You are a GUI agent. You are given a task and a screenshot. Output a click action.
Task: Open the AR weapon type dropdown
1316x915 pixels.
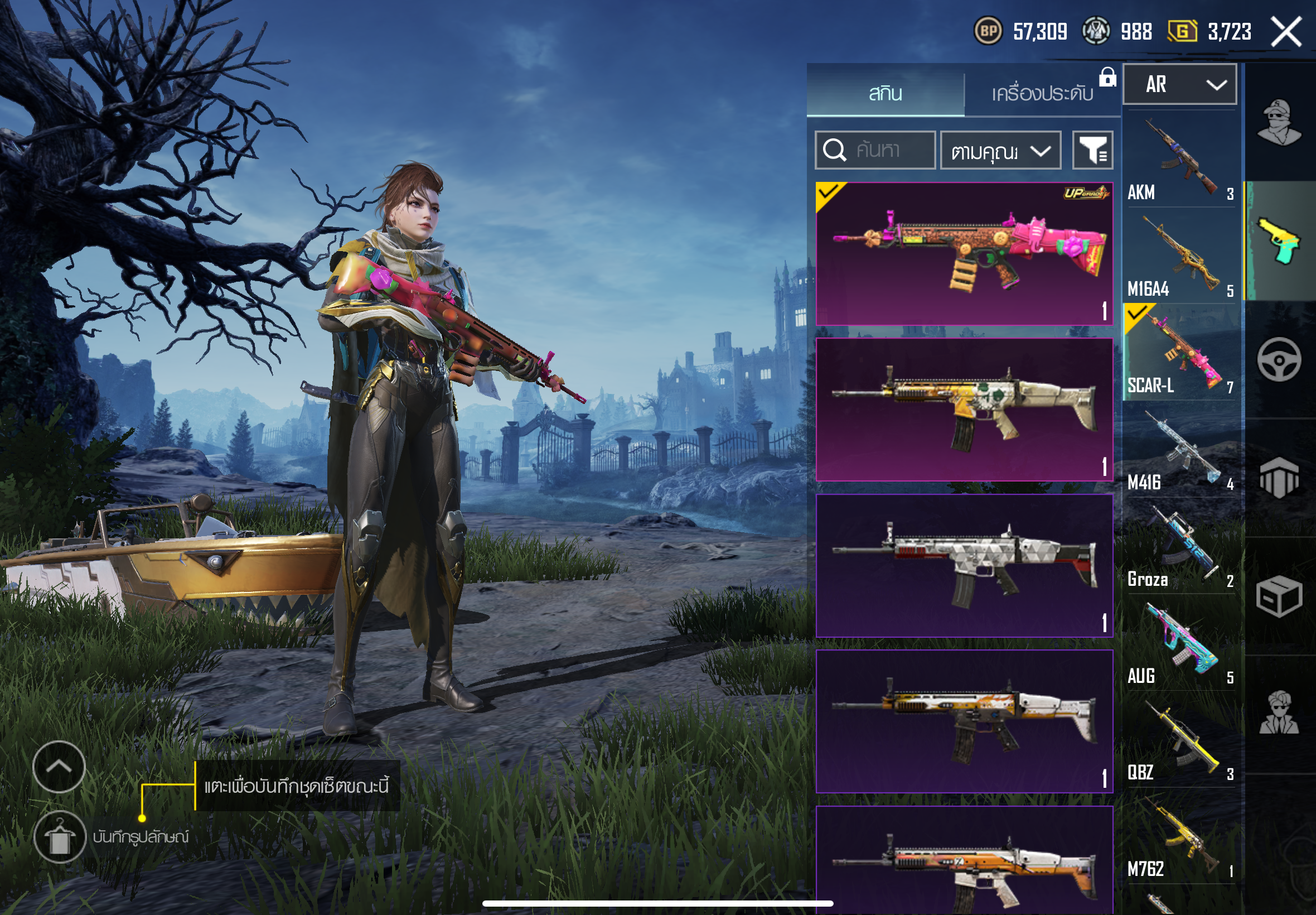point(1179,85)
